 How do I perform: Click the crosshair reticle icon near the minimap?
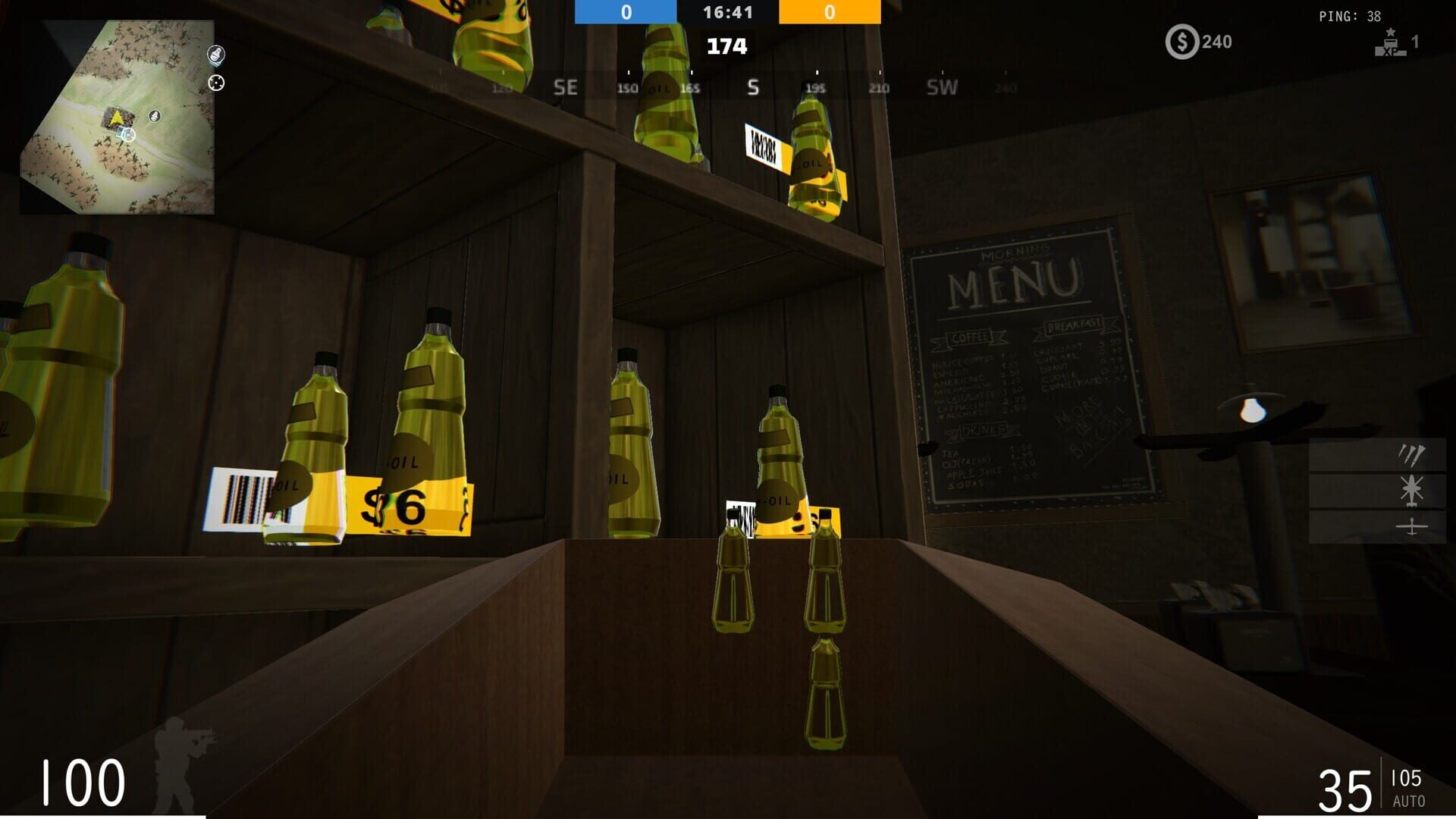click(x=216, y=83)
